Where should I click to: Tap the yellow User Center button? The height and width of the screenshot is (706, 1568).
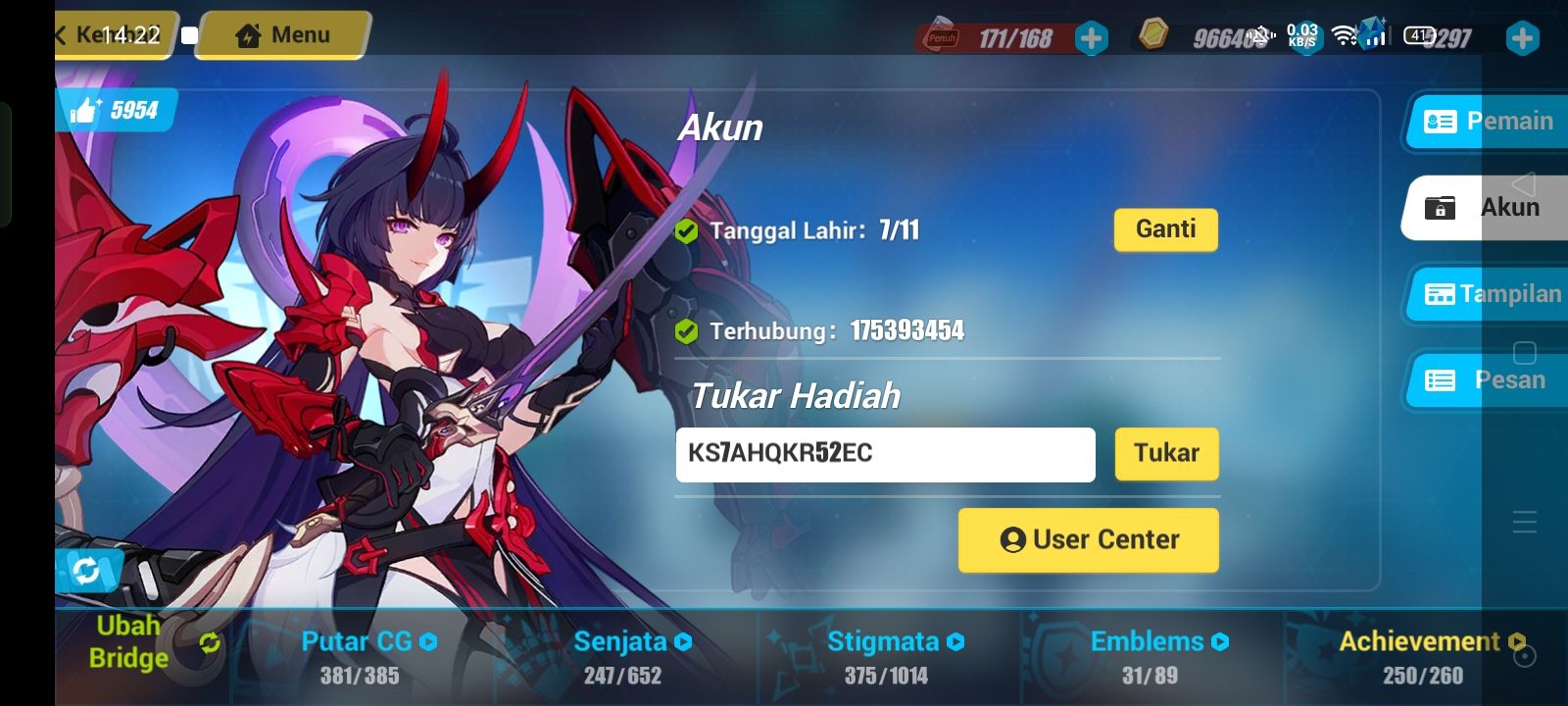[x=1088, y=539]
